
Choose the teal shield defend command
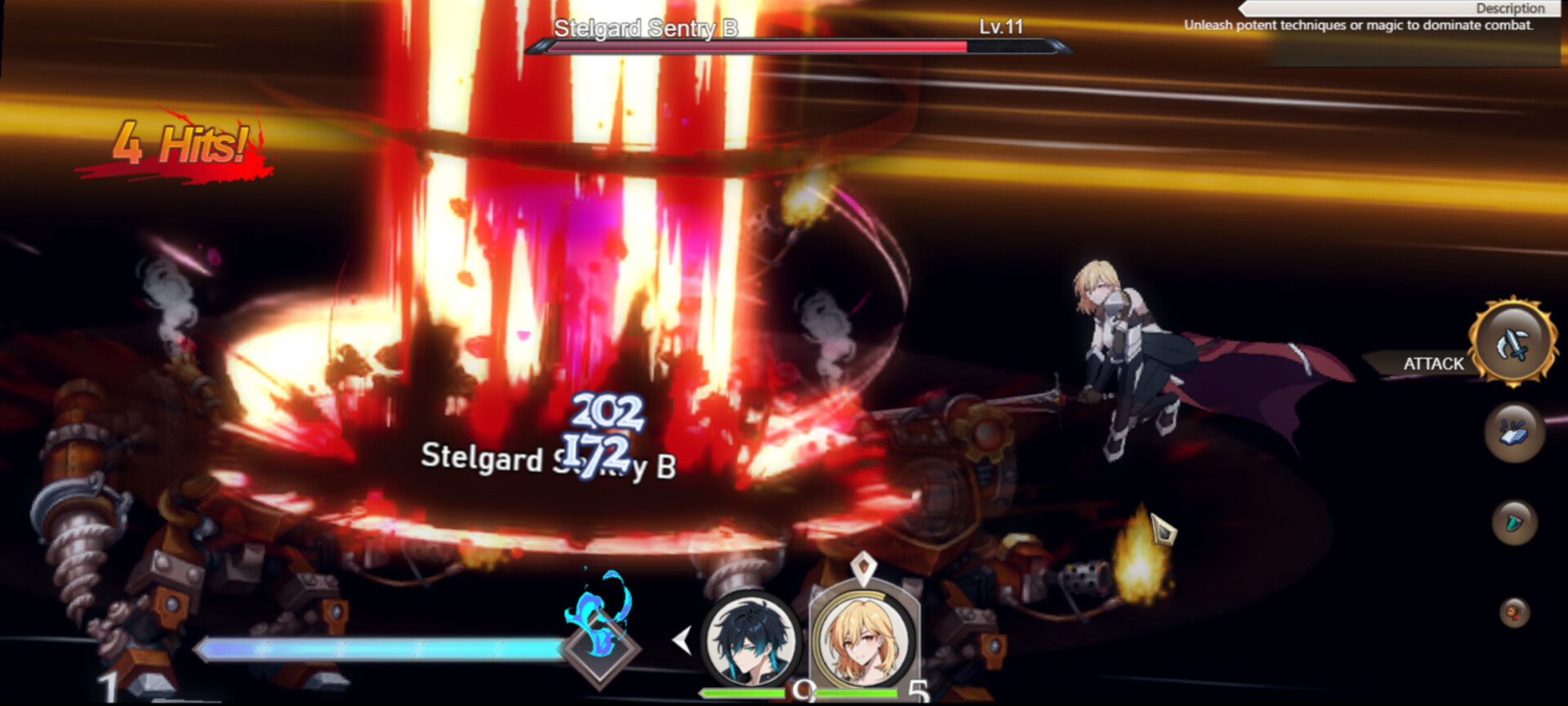coord(1514,522)
